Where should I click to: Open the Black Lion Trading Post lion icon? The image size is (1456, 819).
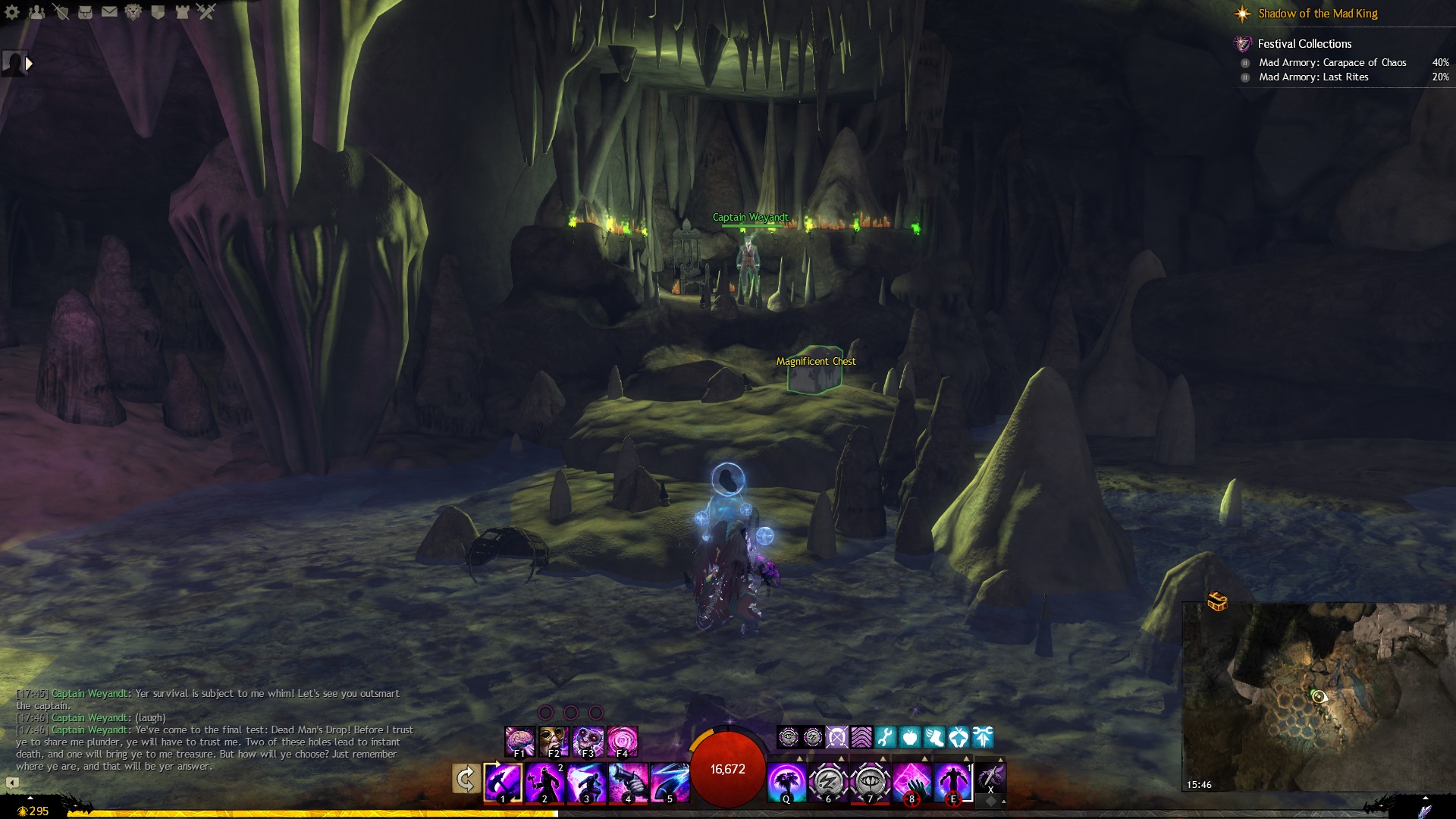click(133, 12)
